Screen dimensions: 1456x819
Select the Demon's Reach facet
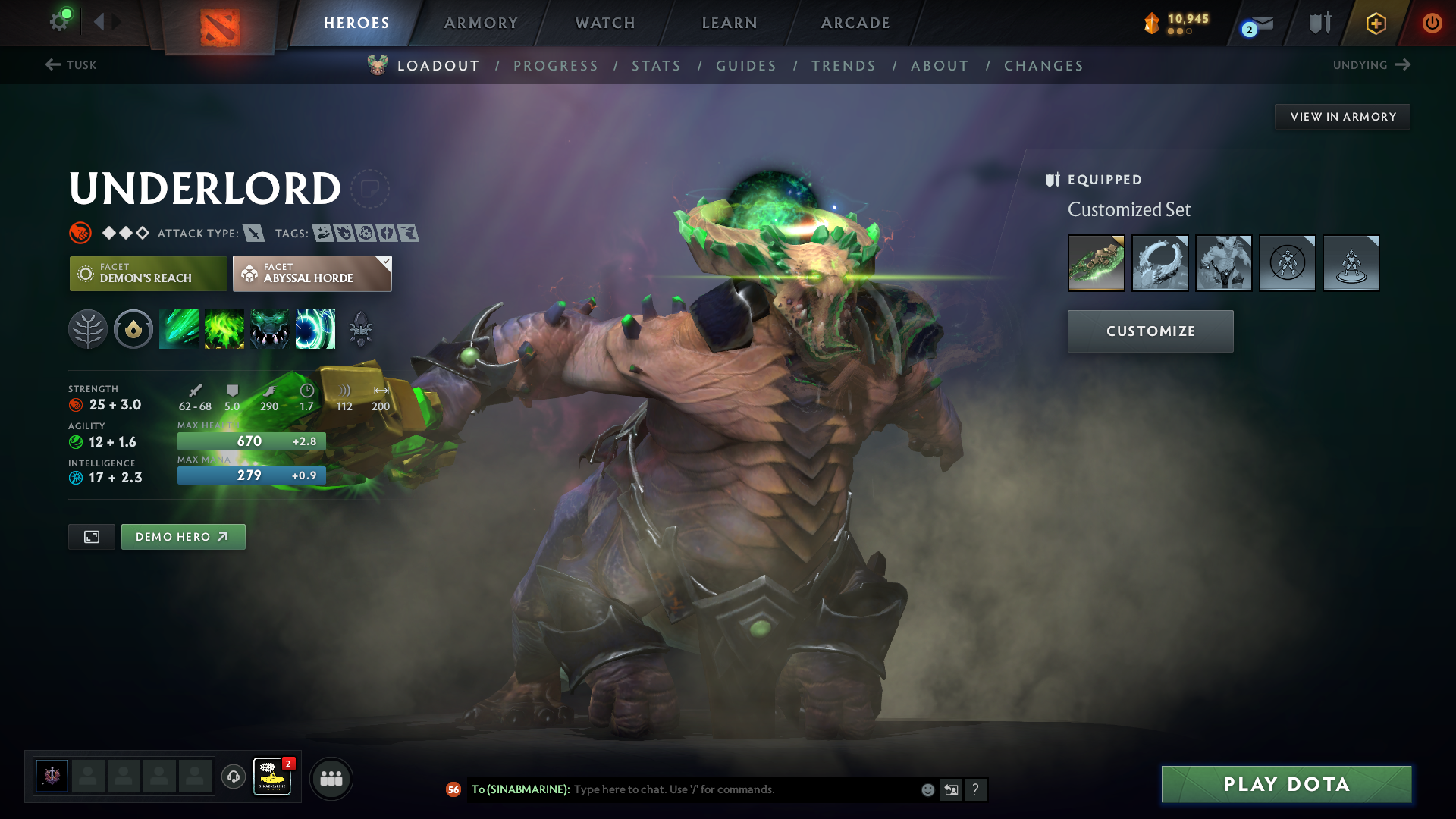tap(149, 274)
